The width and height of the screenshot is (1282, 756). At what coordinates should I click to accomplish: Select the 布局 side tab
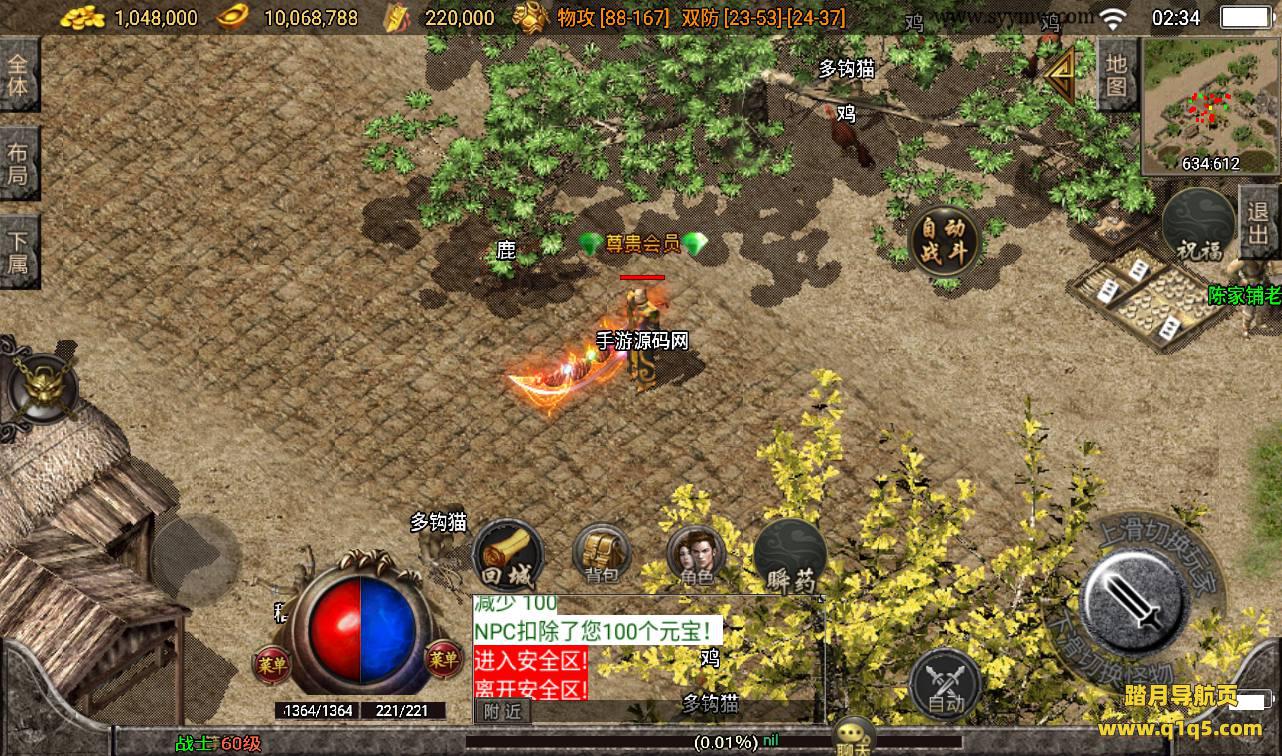tap(19, 165)
